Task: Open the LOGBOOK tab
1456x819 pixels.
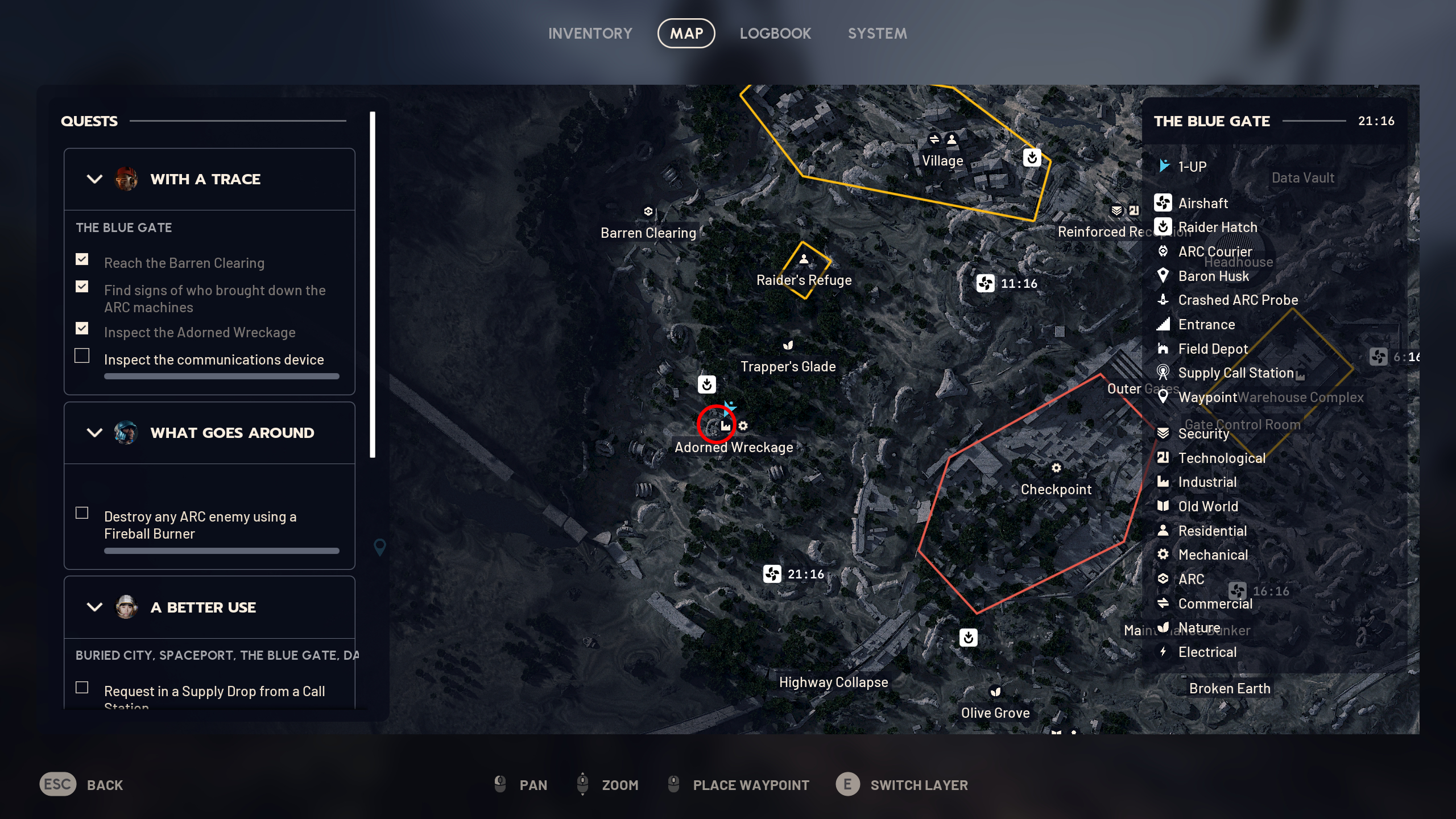Action: pyautogui.click(x=776, y=33)
